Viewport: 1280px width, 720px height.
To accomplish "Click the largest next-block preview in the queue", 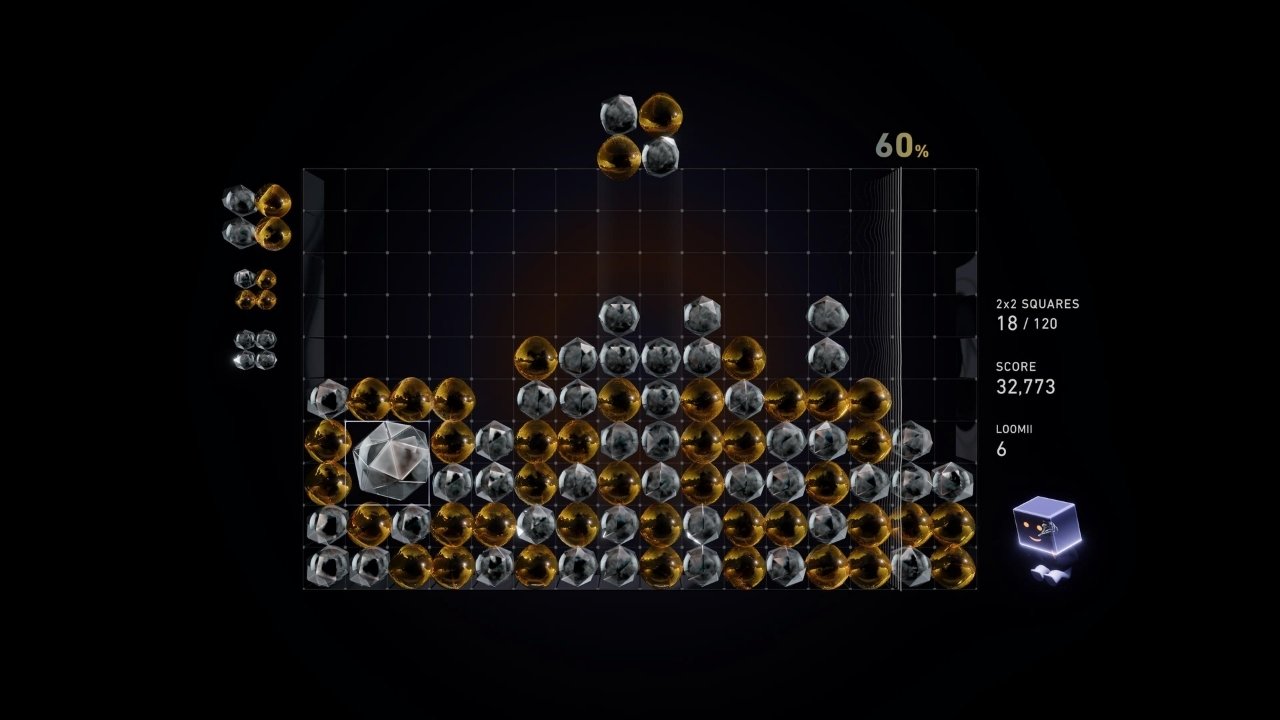I will pyautogui.click(x=257, y=216).
